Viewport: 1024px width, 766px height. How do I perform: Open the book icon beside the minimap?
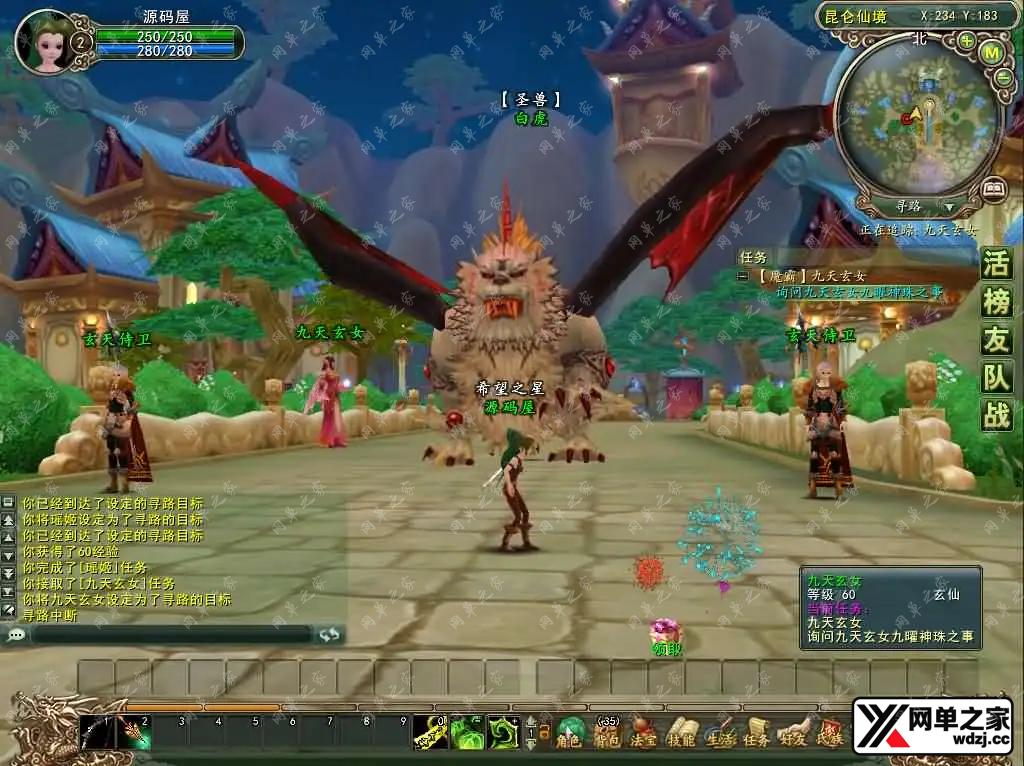coord(994,188)
